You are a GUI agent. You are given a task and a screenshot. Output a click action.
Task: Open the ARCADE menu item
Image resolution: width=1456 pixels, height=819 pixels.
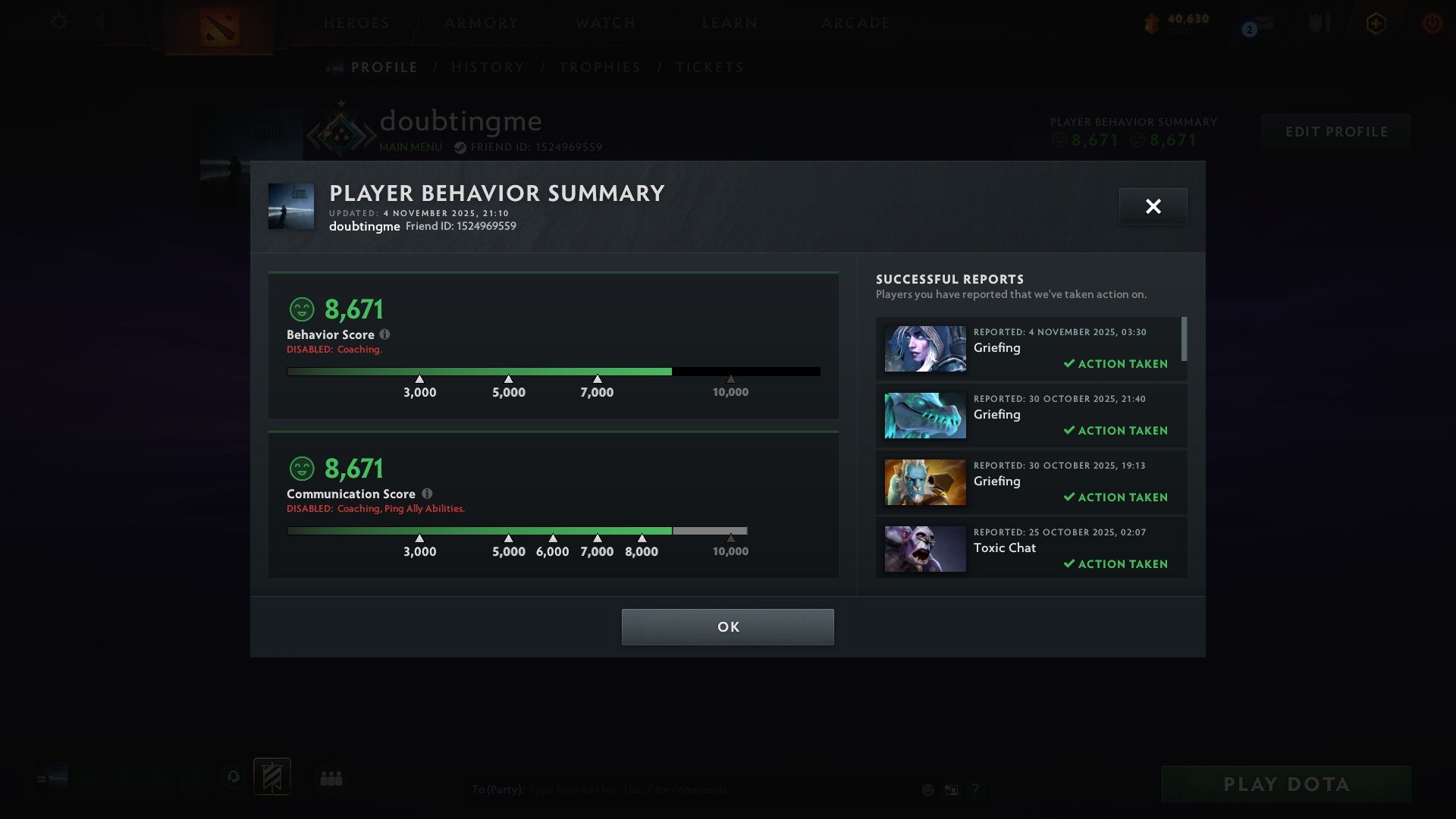[855, 22]
